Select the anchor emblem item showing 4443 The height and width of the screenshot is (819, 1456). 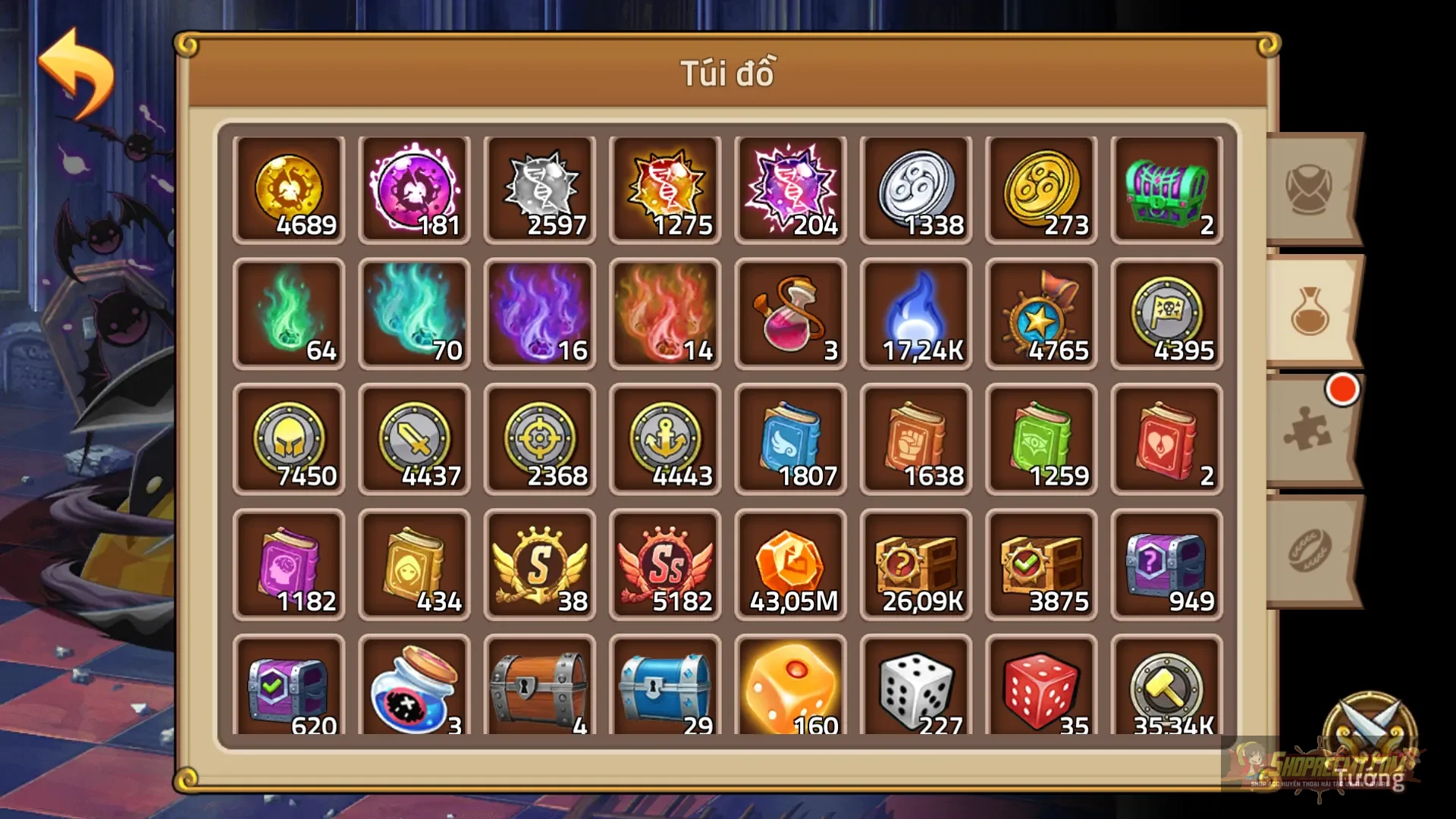[x=665, y=439]
